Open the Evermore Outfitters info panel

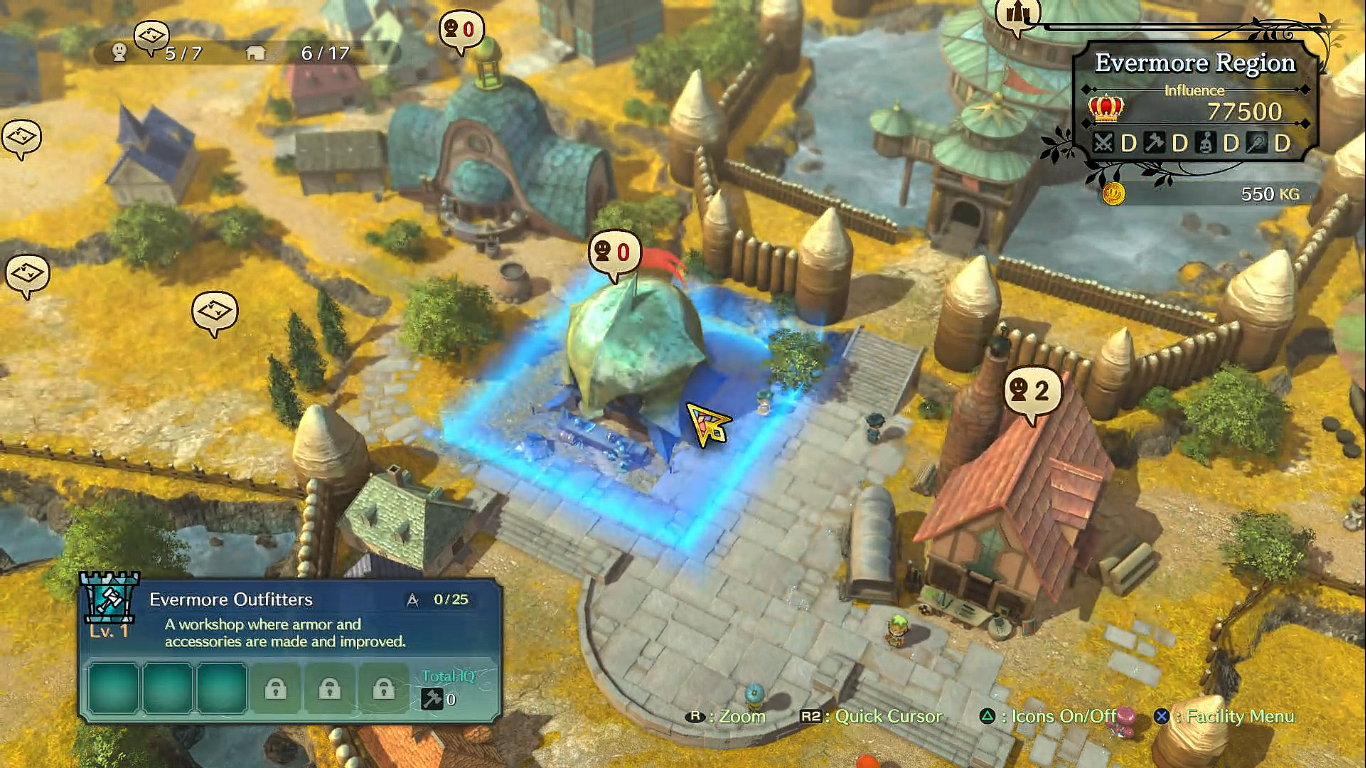coord(290,650)
